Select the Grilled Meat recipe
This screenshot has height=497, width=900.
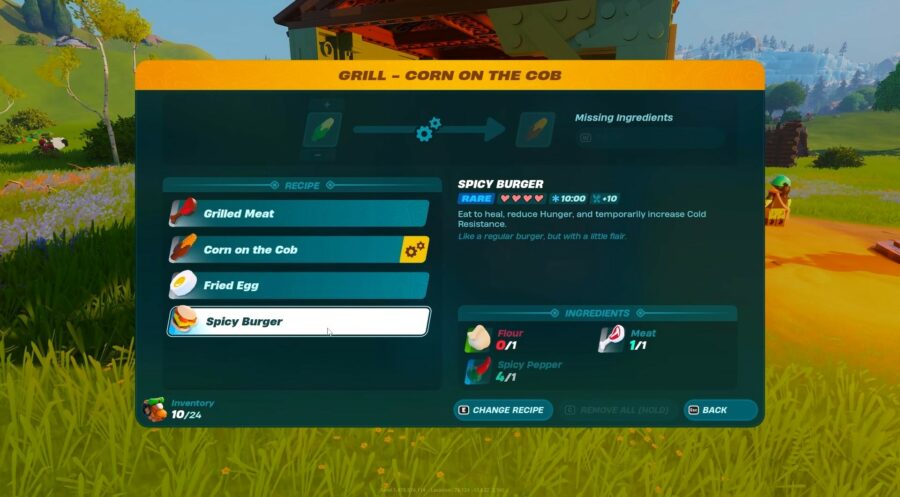pos(297,213)
